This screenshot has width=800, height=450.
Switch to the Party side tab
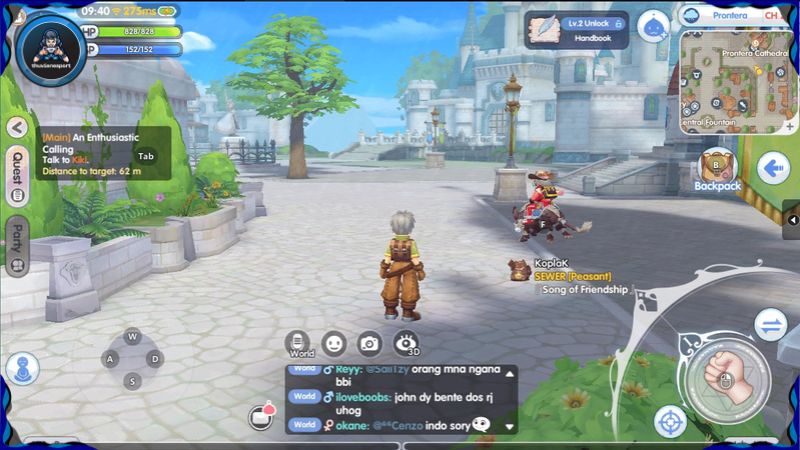coord(17,246)
